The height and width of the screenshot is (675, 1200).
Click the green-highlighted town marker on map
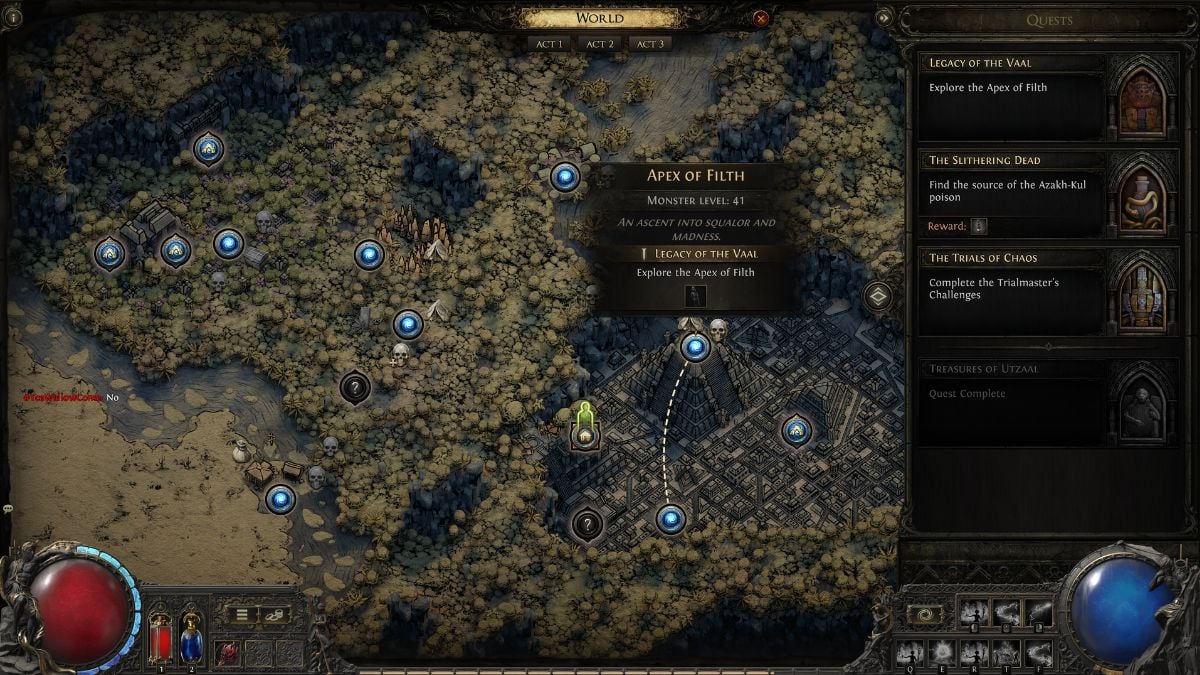pos(585,434)
